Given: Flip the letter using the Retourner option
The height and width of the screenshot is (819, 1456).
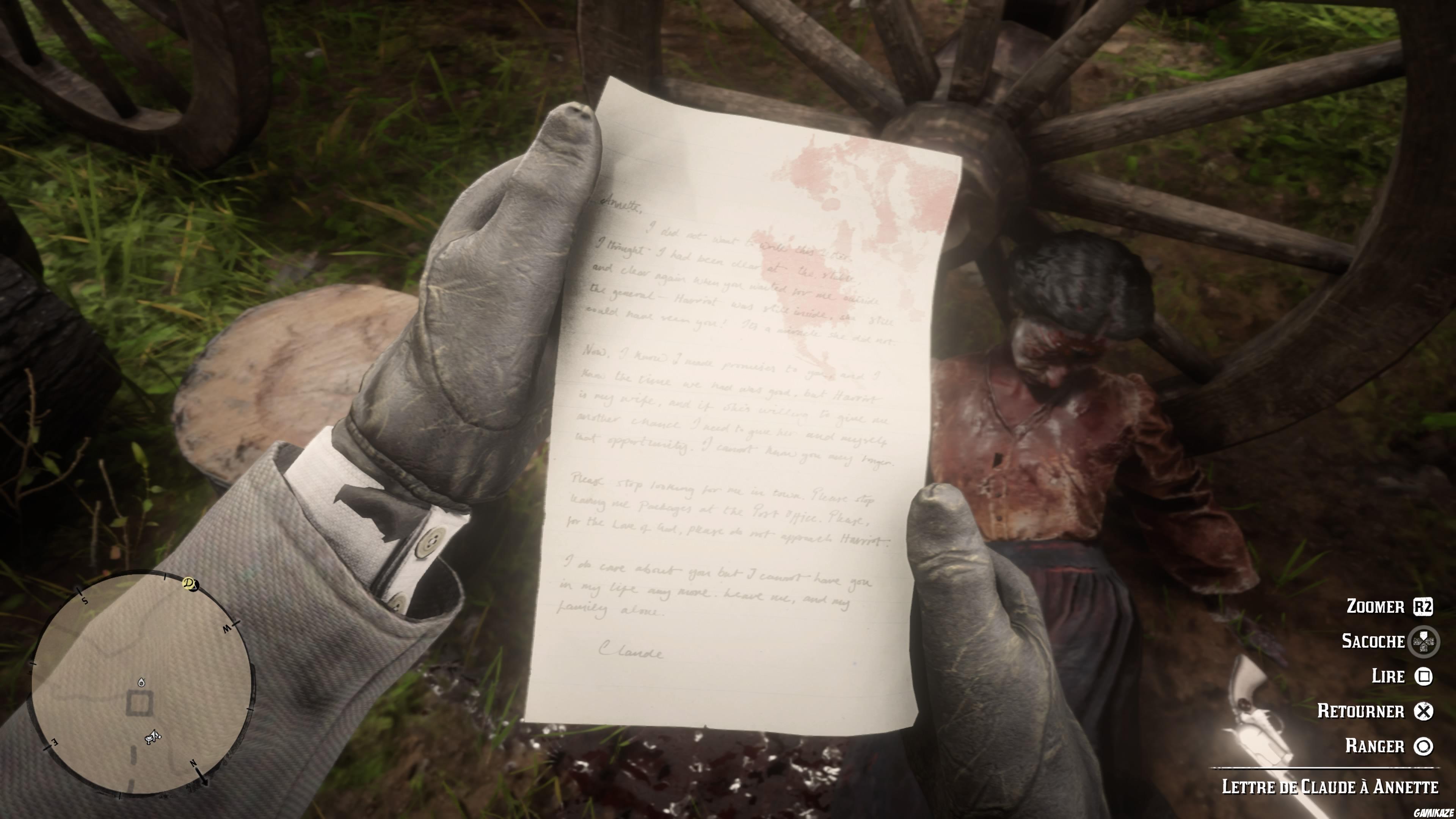Looking at the screenshot, I should (1362, 712).
